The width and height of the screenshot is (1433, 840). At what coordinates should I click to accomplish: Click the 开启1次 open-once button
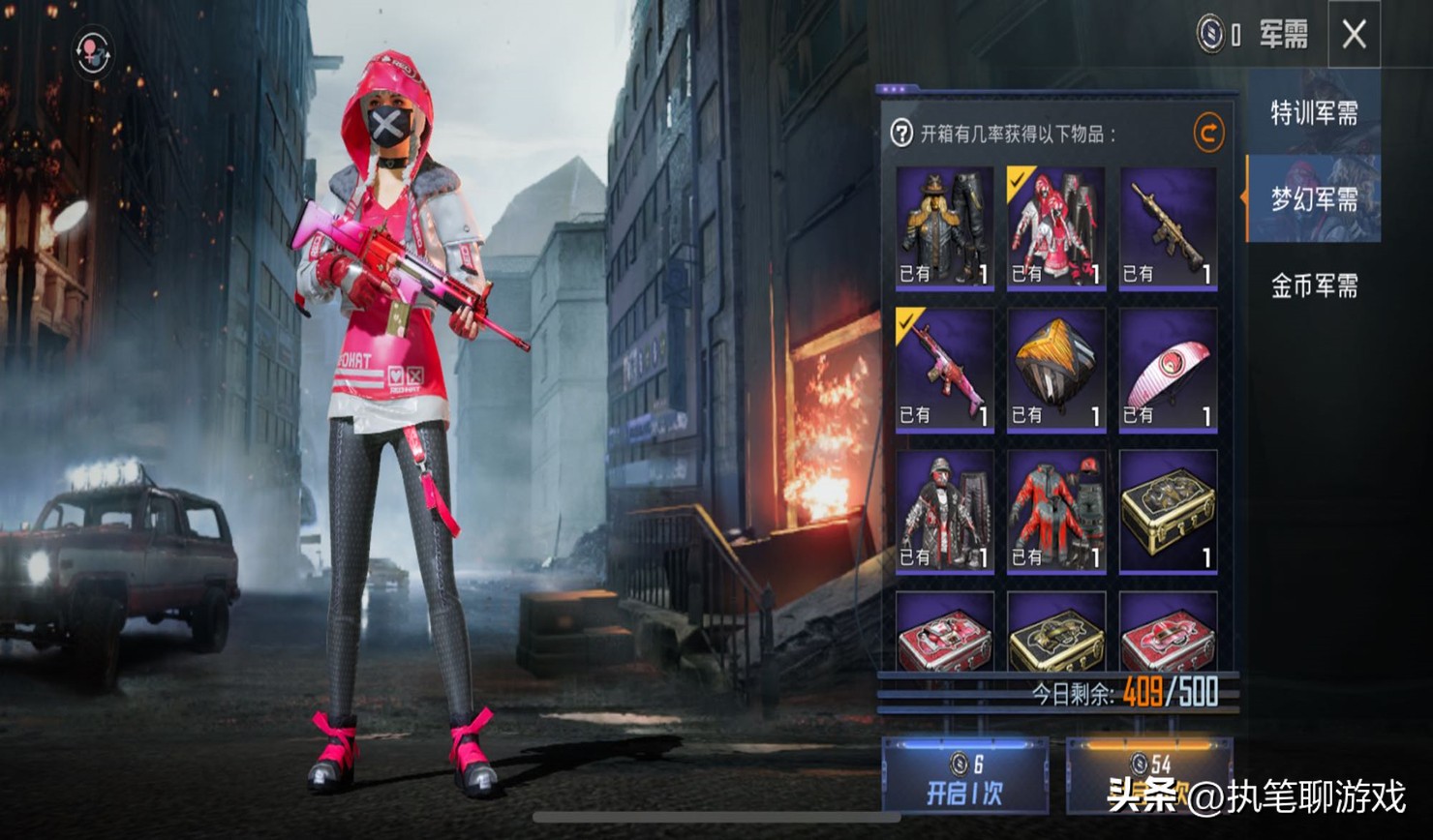pyautogui.click(x=964, y=777)
